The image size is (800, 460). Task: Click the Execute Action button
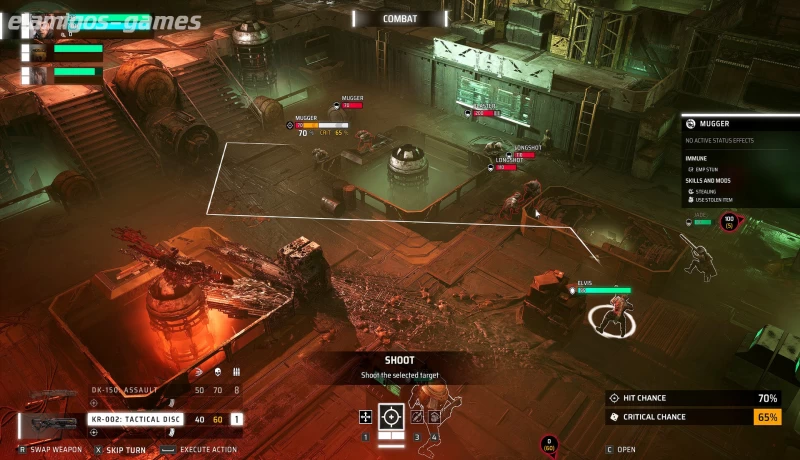coord(198,450)
